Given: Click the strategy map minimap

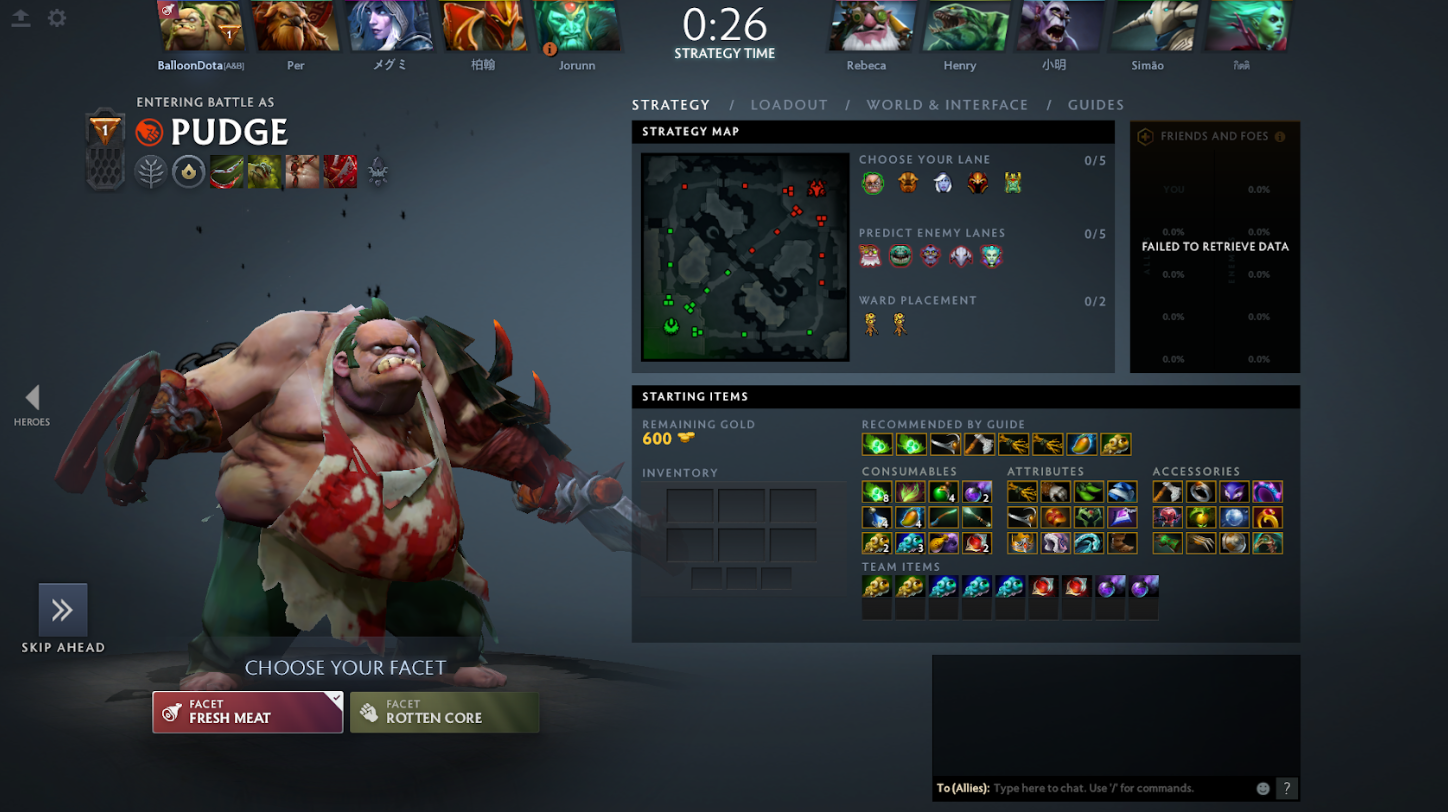Looking at the screenshot, I should click(x=745, y=257).
